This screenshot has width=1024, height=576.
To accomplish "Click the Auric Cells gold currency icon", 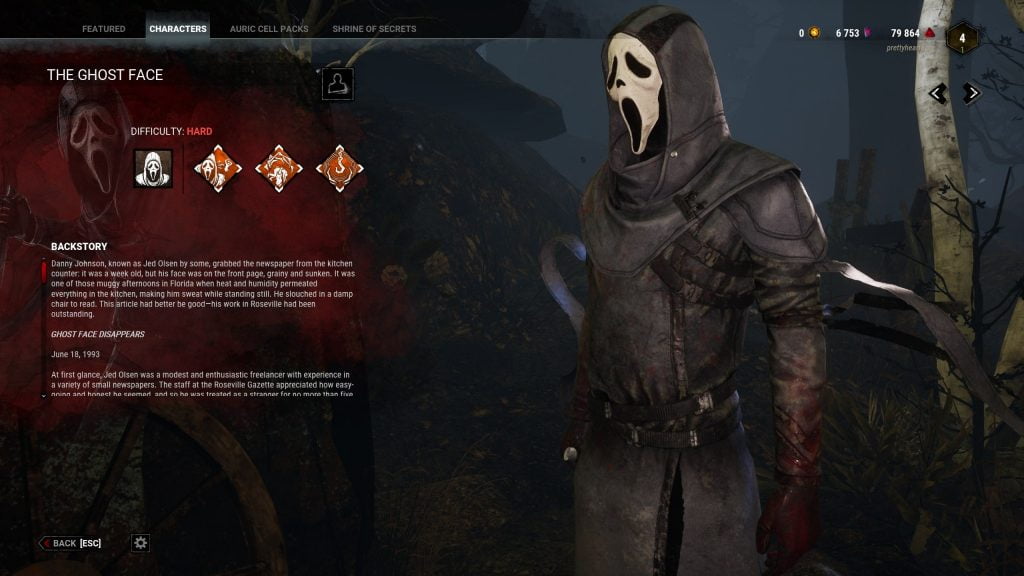I will click(813, 33).
